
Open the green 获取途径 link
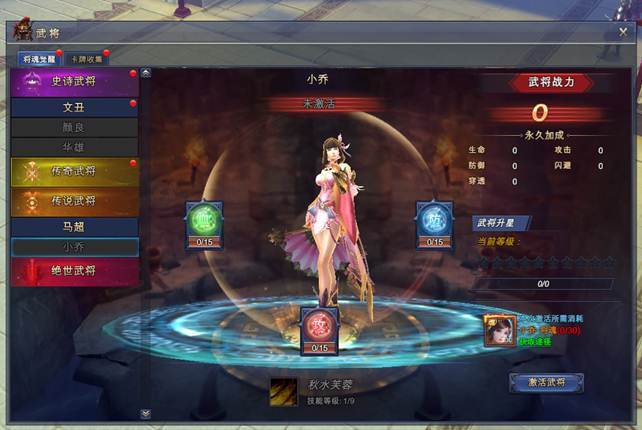(535, 340)
